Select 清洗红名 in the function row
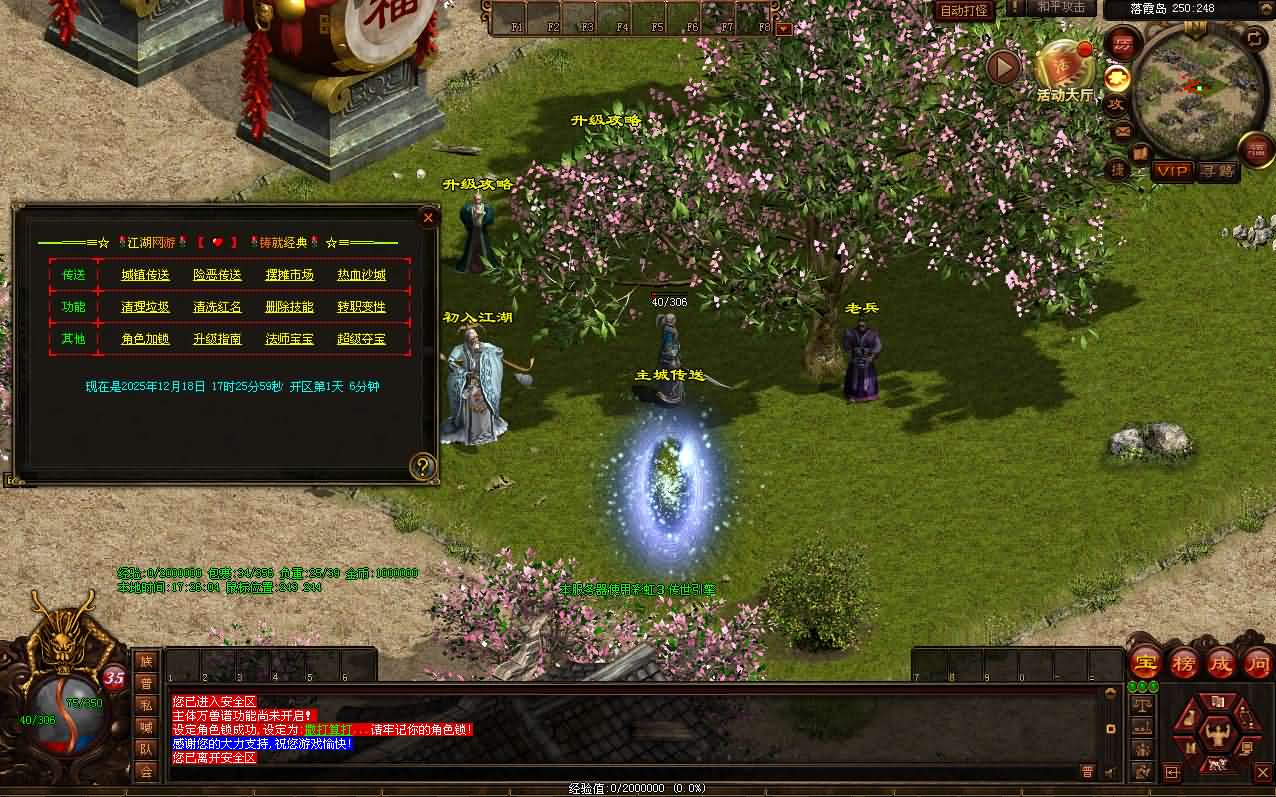The image size is (1276, 797). [x=217, y=307]
